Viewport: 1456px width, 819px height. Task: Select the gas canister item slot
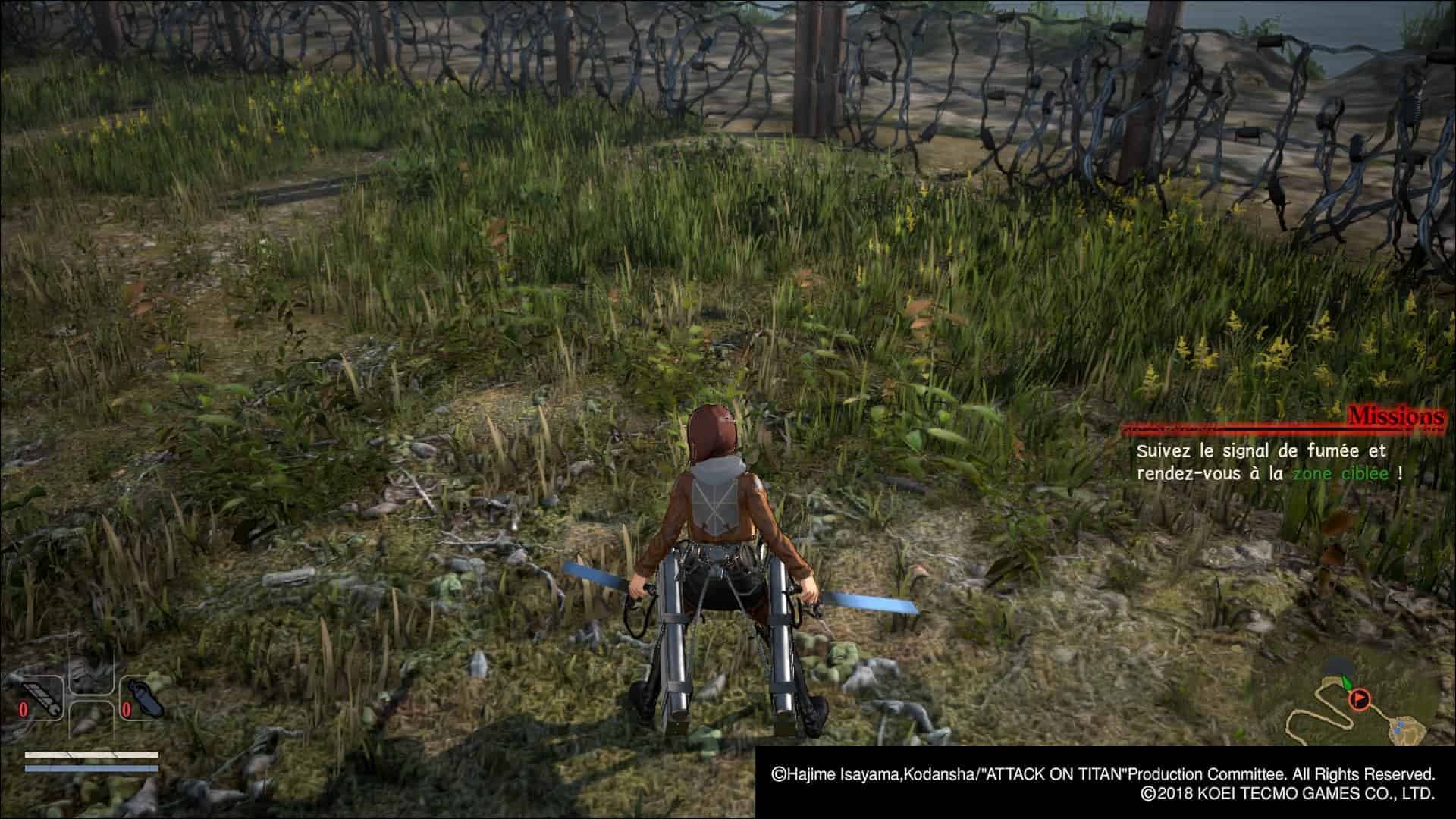coord(143,697)
